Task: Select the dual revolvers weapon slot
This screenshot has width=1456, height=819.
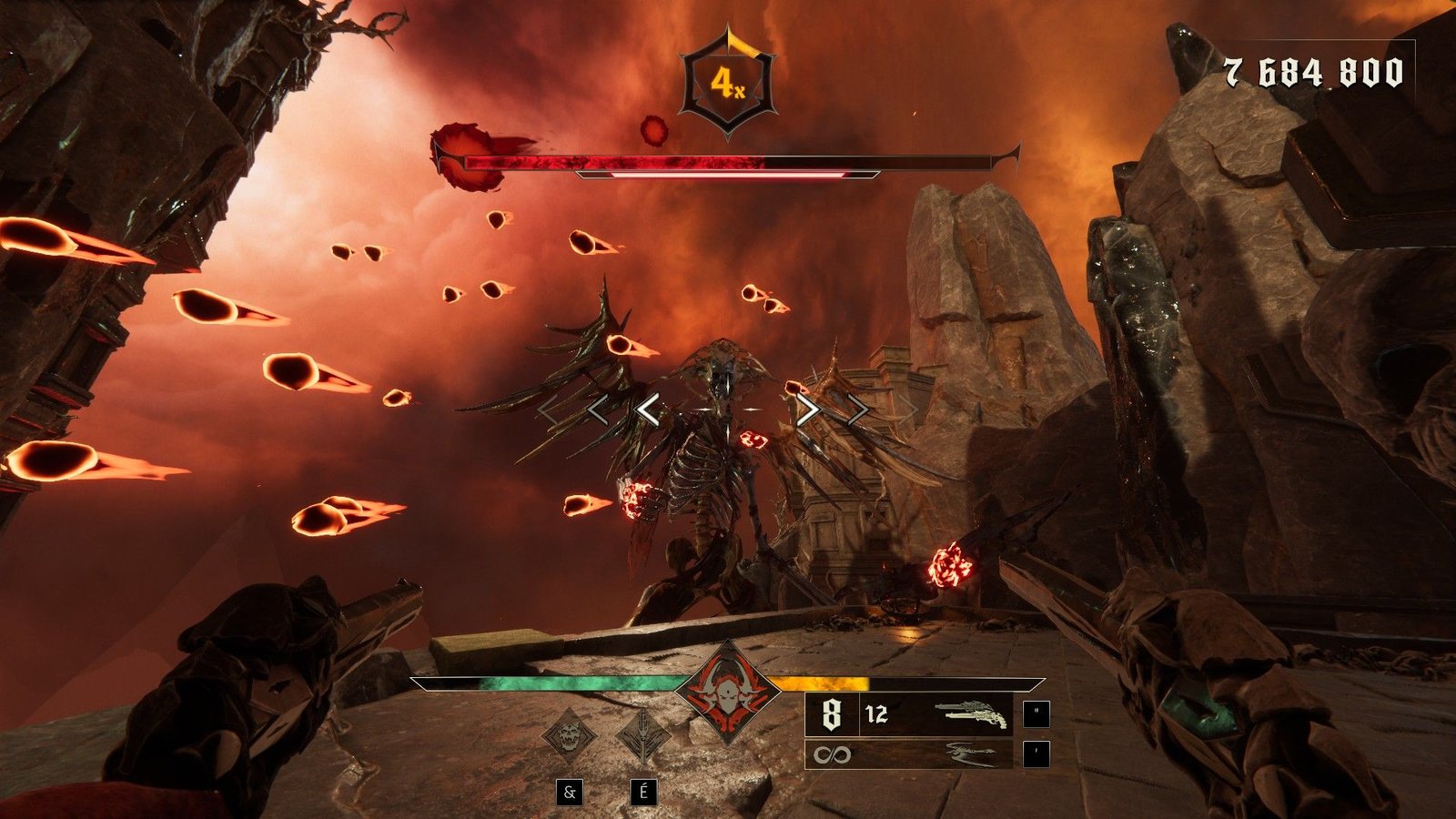Action: (x=972, y=714)
